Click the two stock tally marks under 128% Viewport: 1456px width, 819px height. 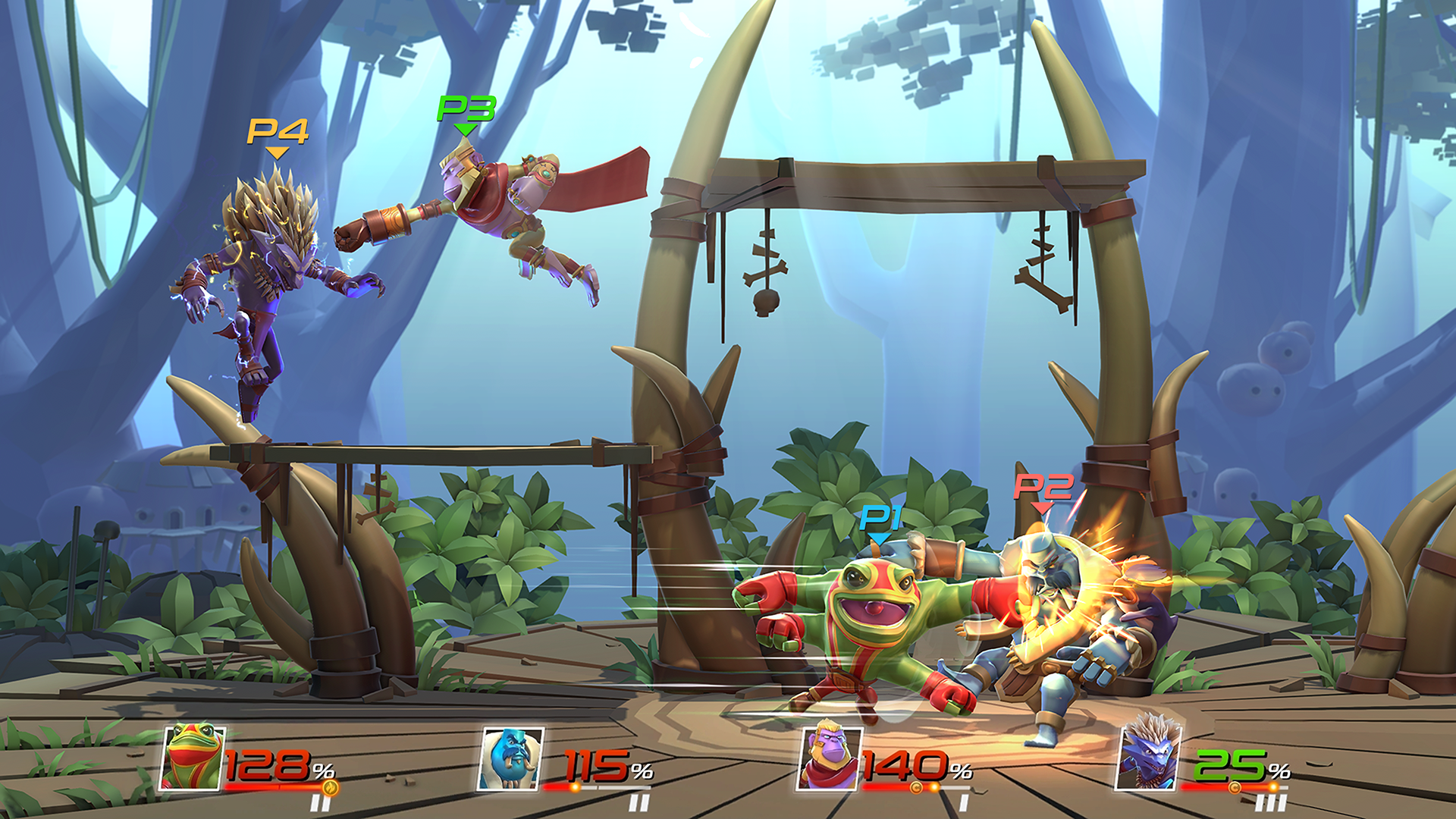click(x=320, y=802)
